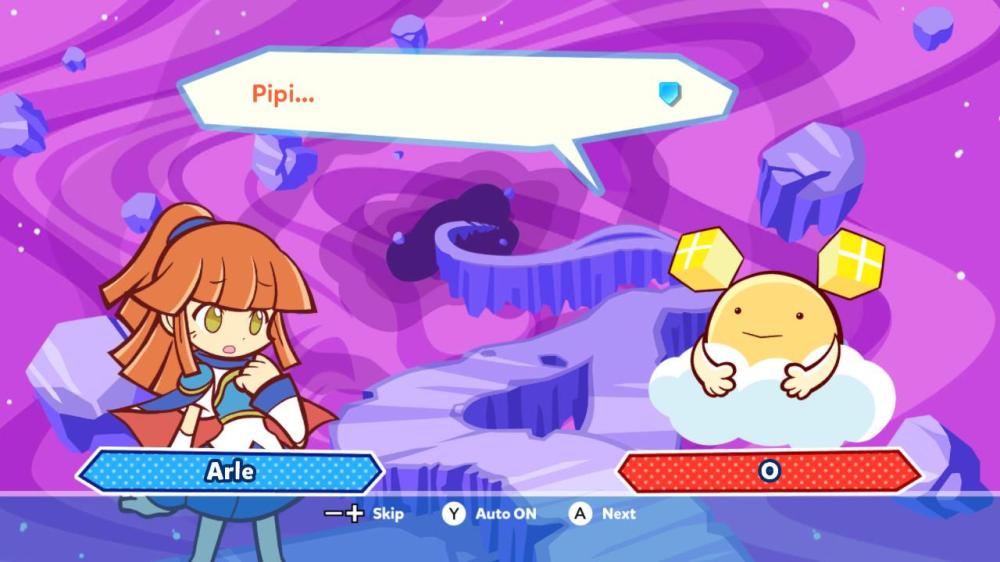Click the blue dialogue continue indicator
The image size is (1000, 562).
tap(670, 95)
